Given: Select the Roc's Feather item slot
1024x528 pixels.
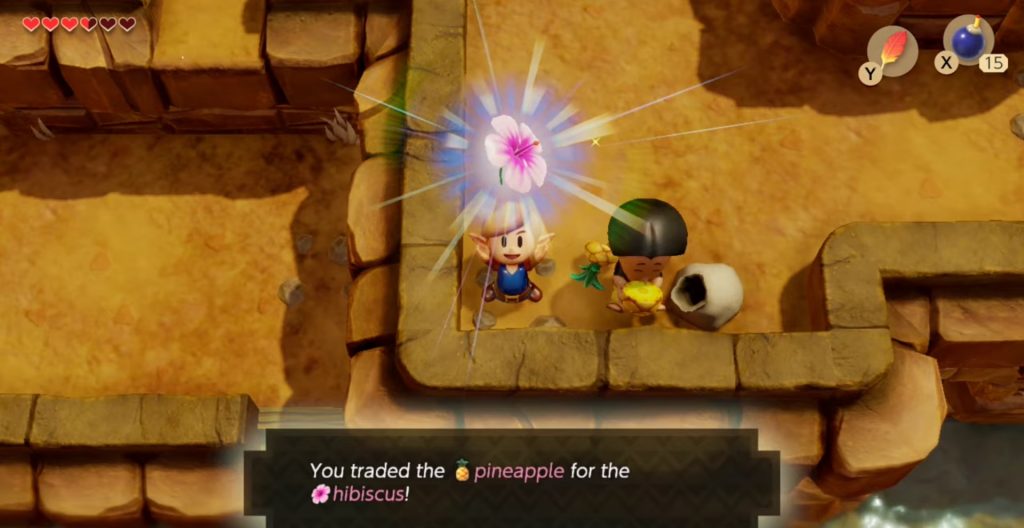Looking at the screenshot, I should 892,50.
